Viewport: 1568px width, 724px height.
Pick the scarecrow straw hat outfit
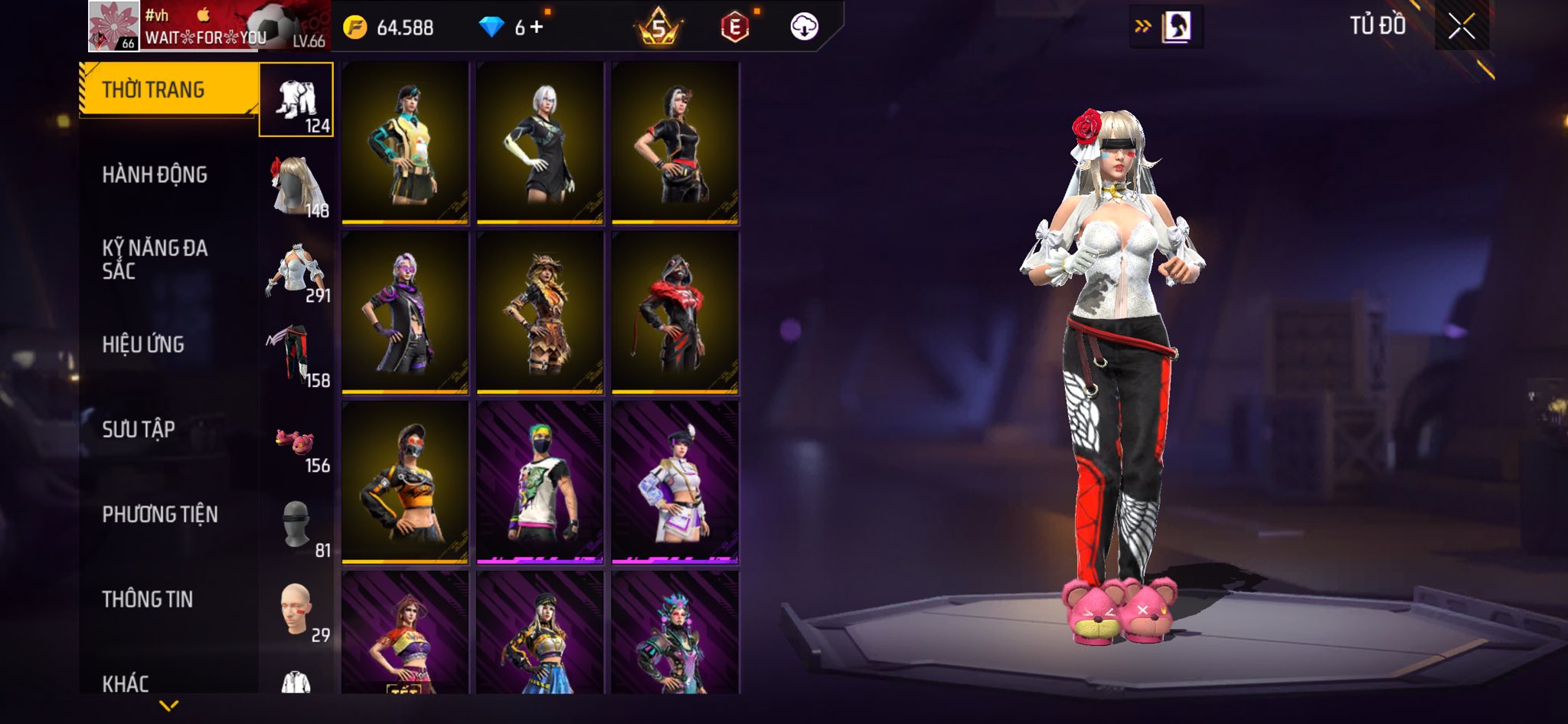click(x=540, y=313)
